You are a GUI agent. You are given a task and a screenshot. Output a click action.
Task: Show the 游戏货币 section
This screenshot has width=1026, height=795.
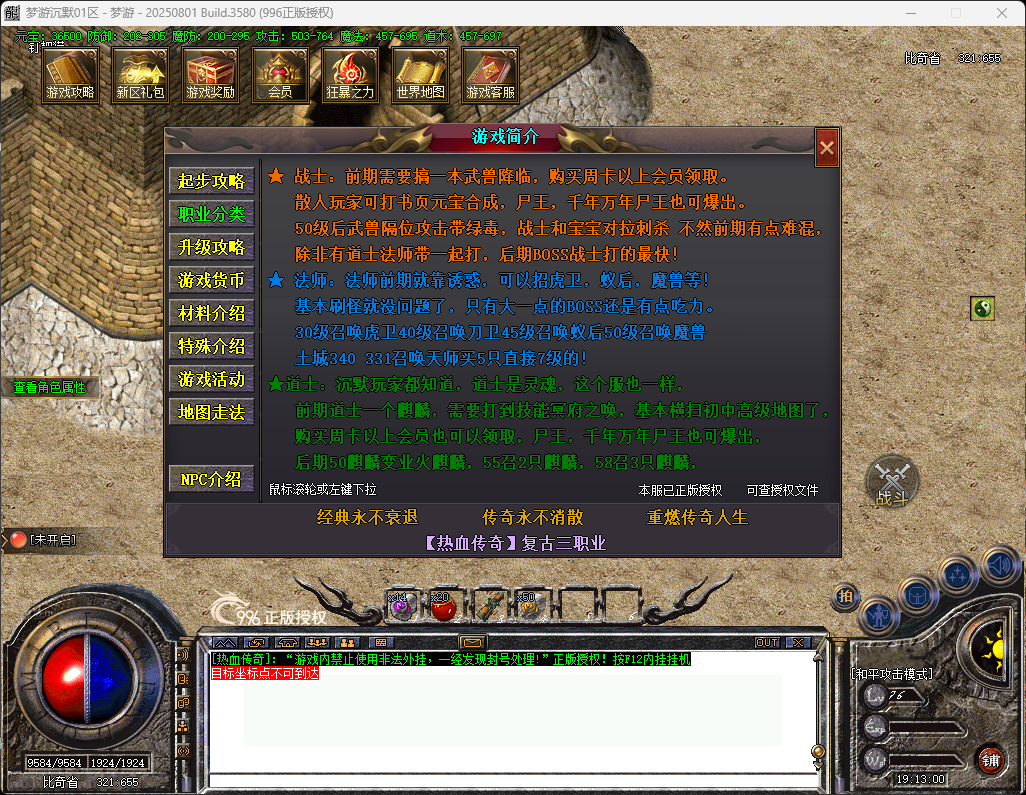tap(211, 280)
